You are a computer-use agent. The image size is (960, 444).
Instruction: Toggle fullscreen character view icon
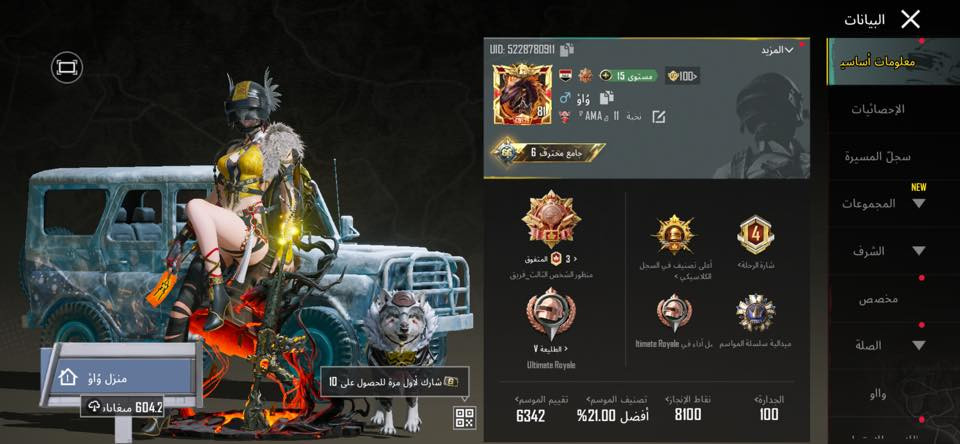(x=67, y=67)
